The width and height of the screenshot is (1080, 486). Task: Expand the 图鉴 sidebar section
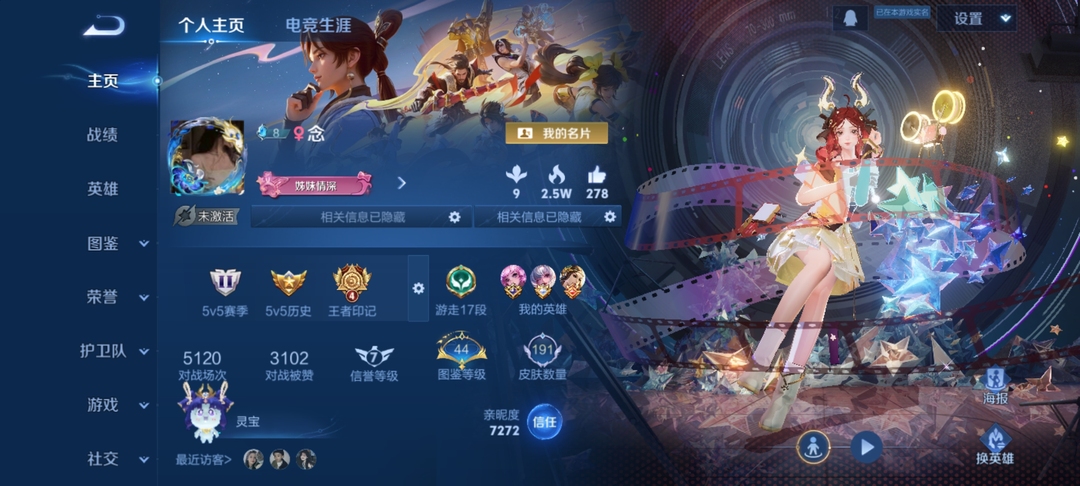tap(117, 242)
